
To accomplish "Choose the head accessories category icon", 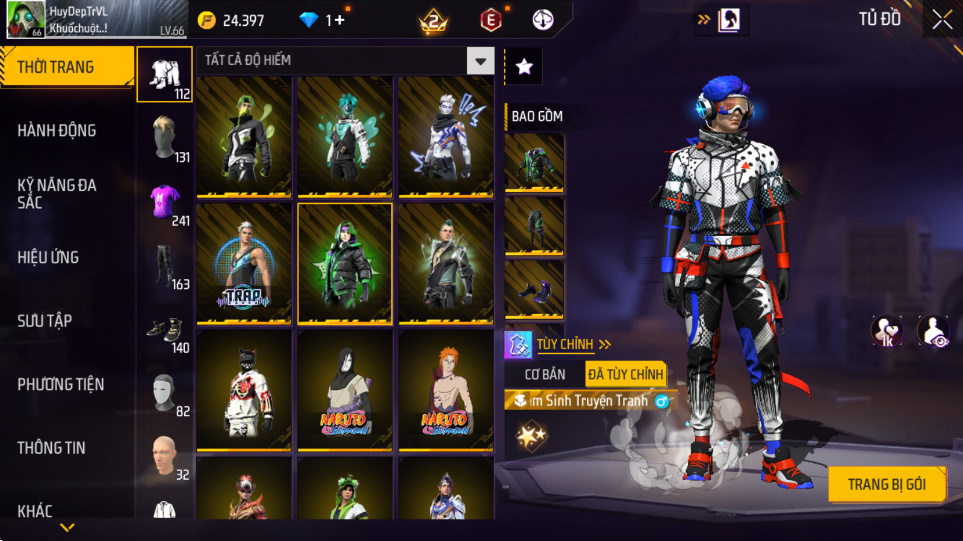I will pos(165,138).
